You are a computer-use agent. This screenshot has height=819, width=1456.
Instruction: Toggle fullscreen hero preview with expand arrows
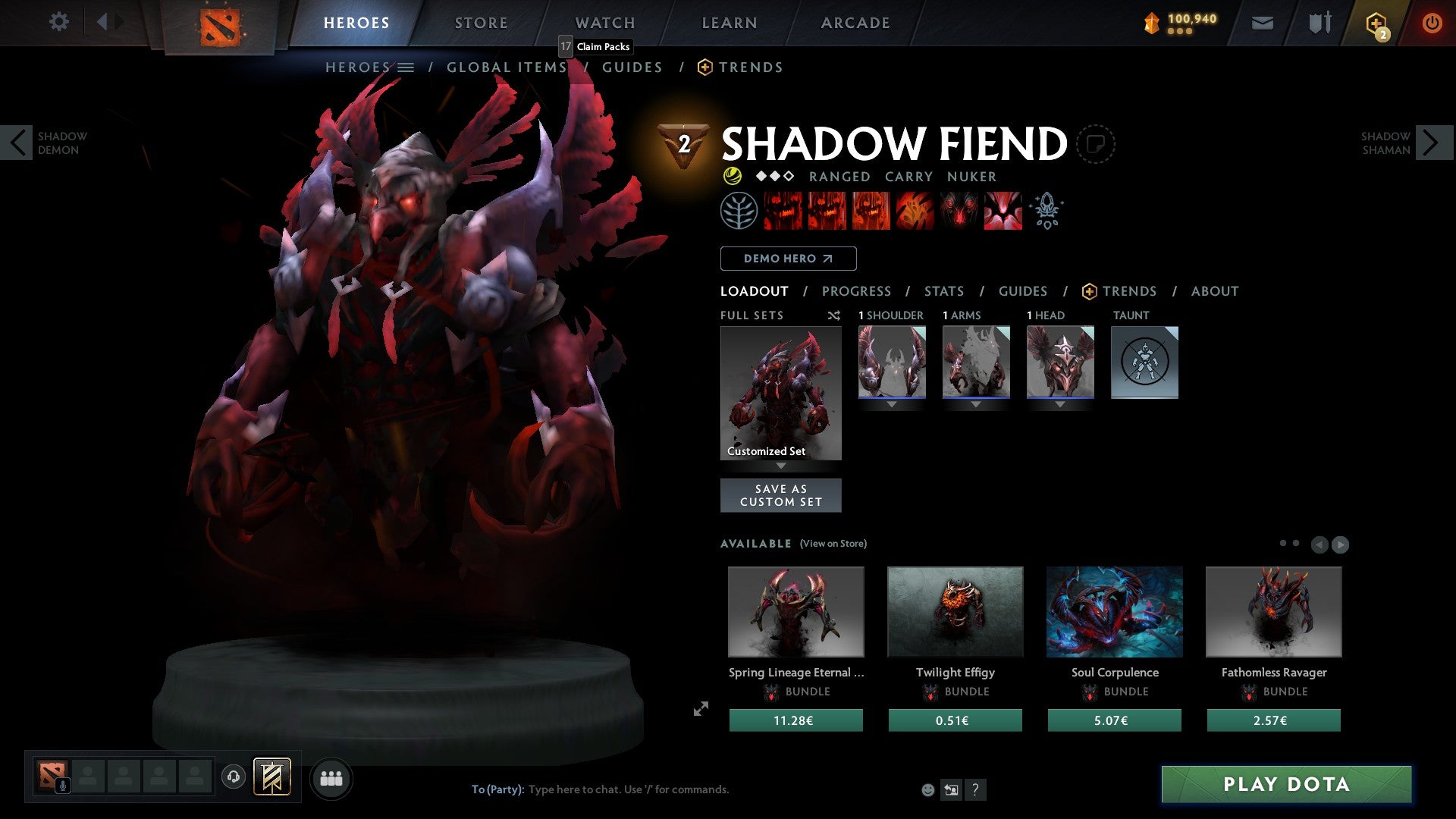[701, 708]
